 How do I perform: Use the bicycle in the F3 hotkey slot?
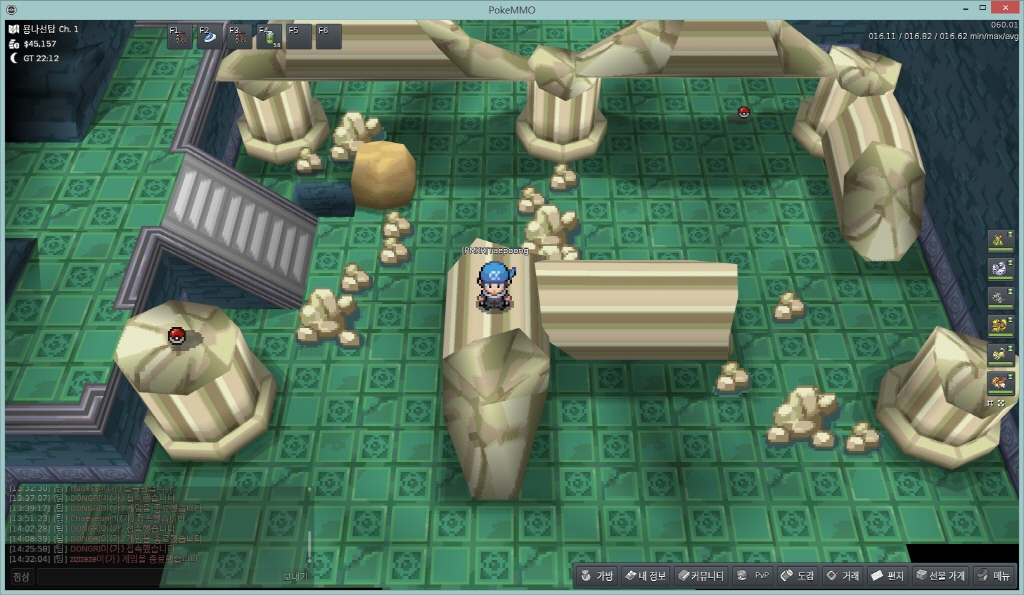coord(240,38)
